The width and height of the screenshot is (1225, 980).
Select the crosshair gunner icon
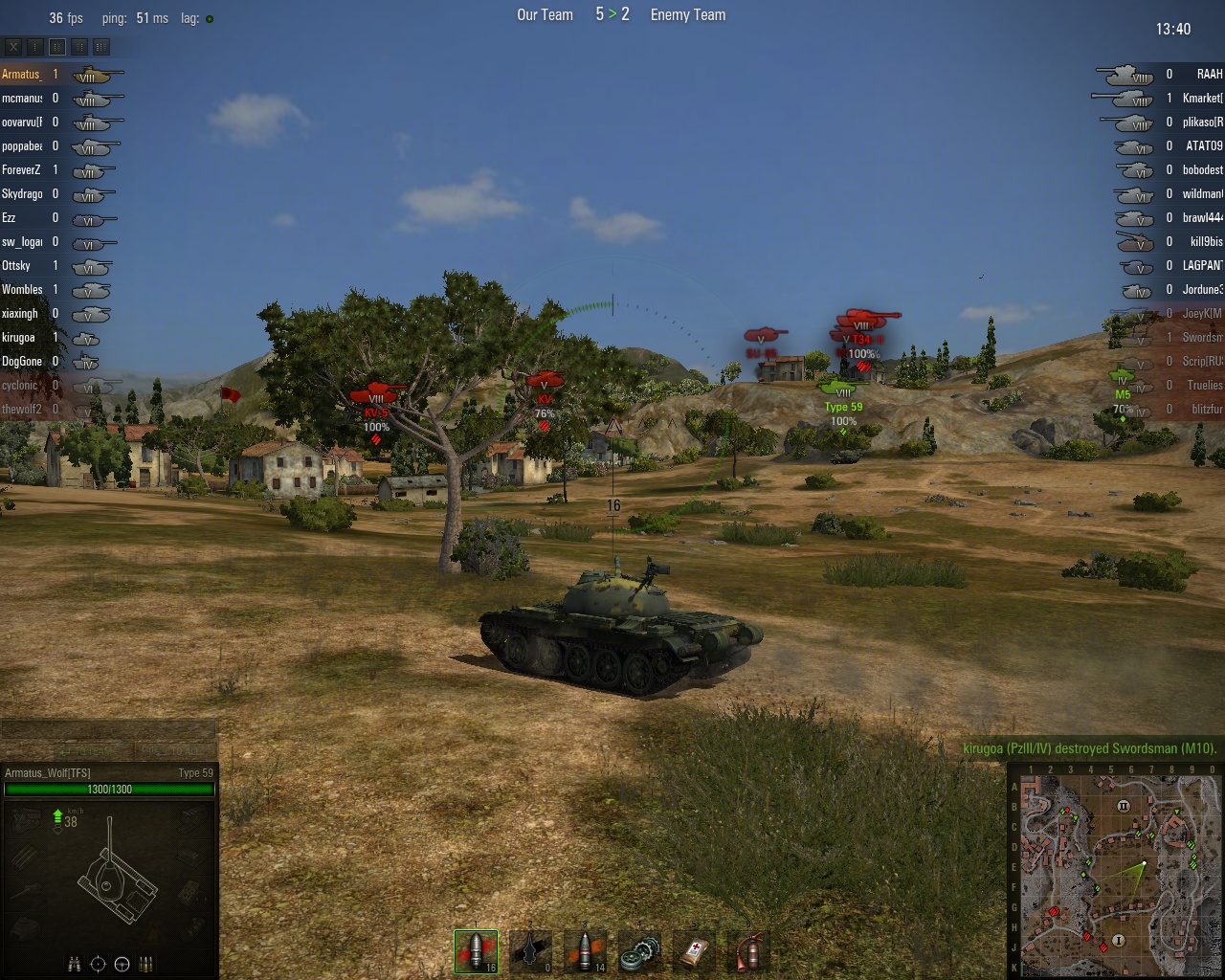(98, 964)
